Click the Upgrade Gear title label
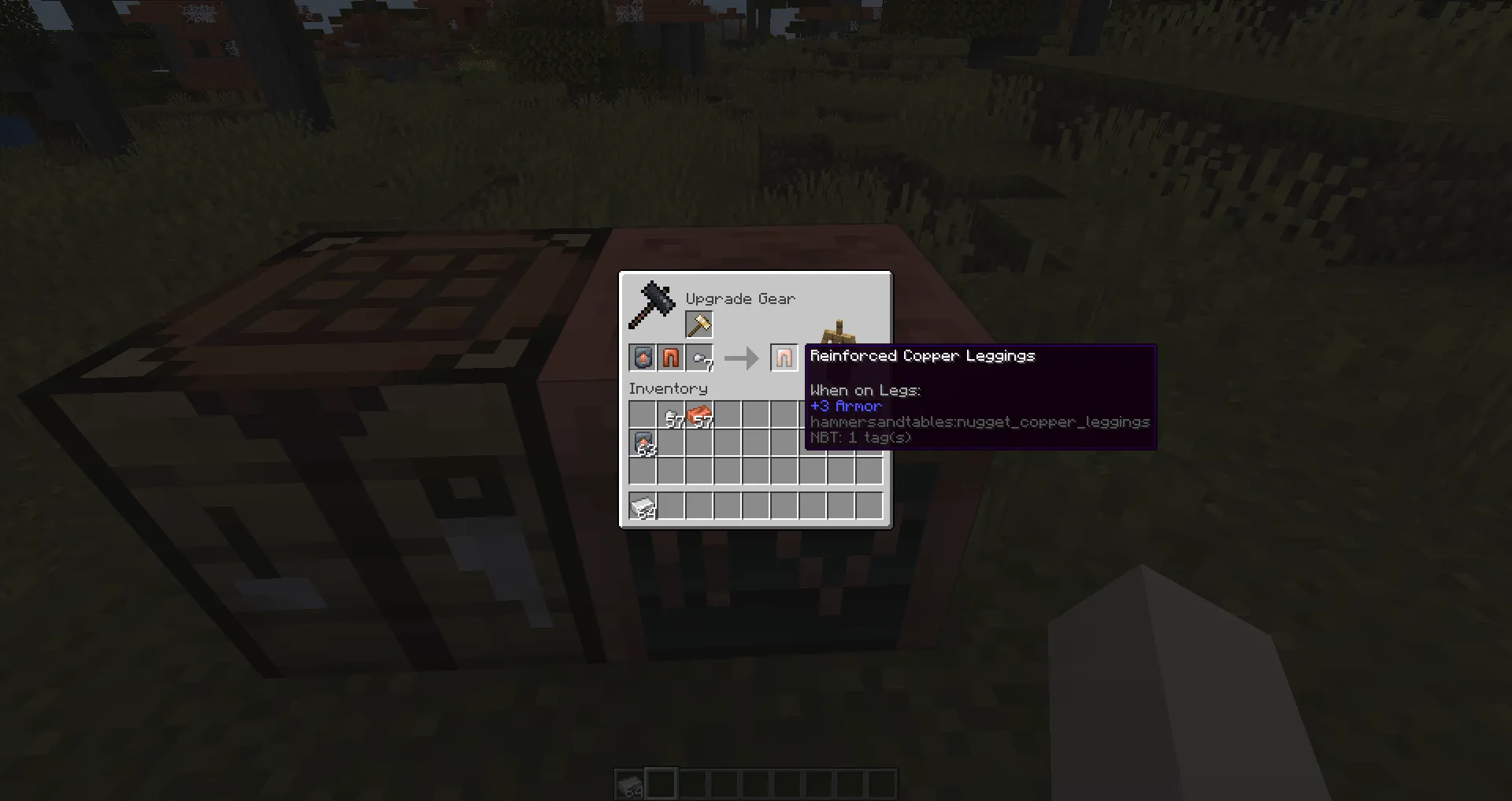1512x801 pixels. tap(739, 299)
